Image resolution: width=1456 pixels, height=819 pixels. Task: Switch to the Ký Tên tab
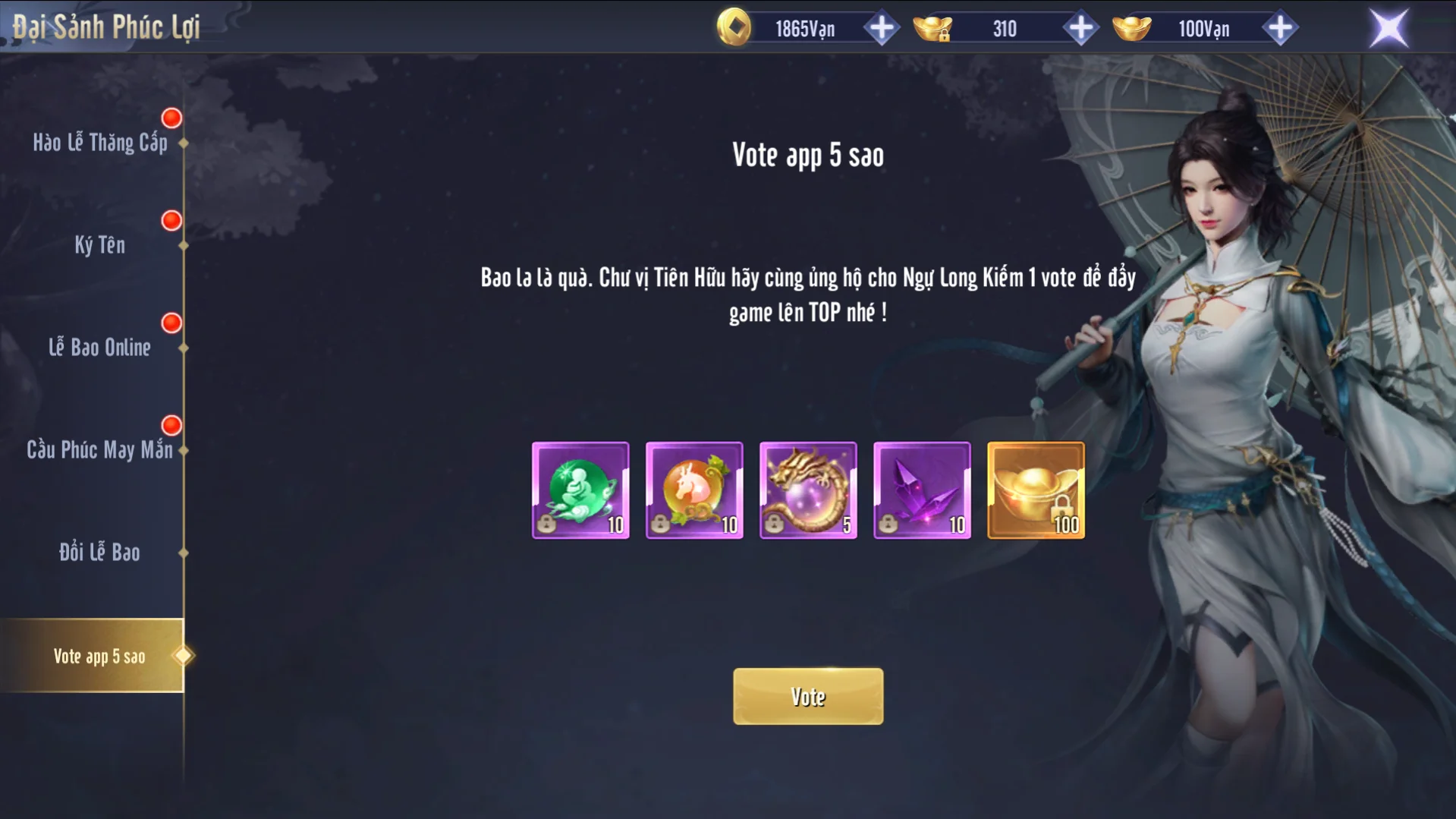(99, 245)
